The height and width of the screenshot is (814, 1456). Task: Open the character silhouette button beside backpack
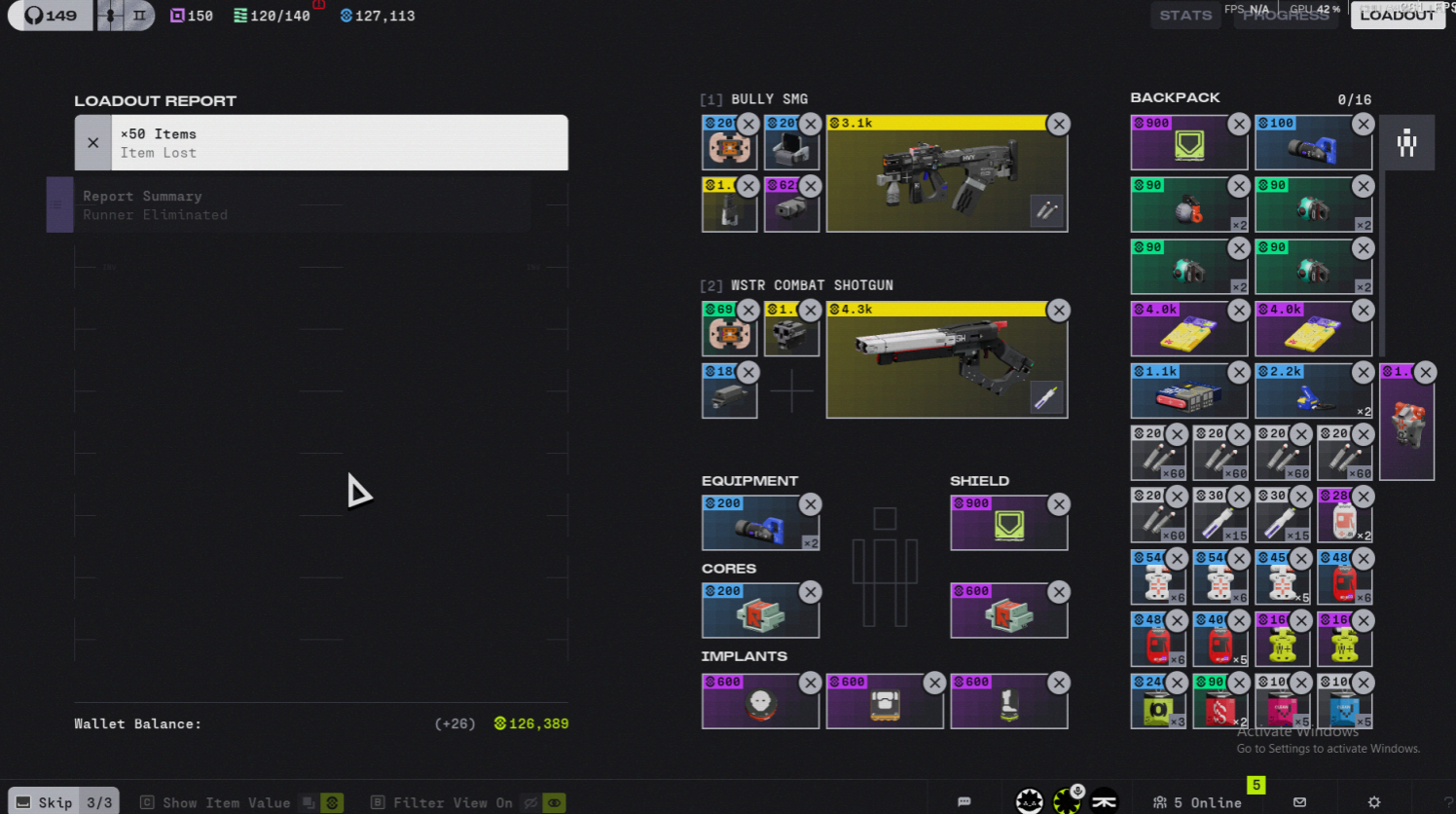pyautogui.click(x=1406, y=143)
